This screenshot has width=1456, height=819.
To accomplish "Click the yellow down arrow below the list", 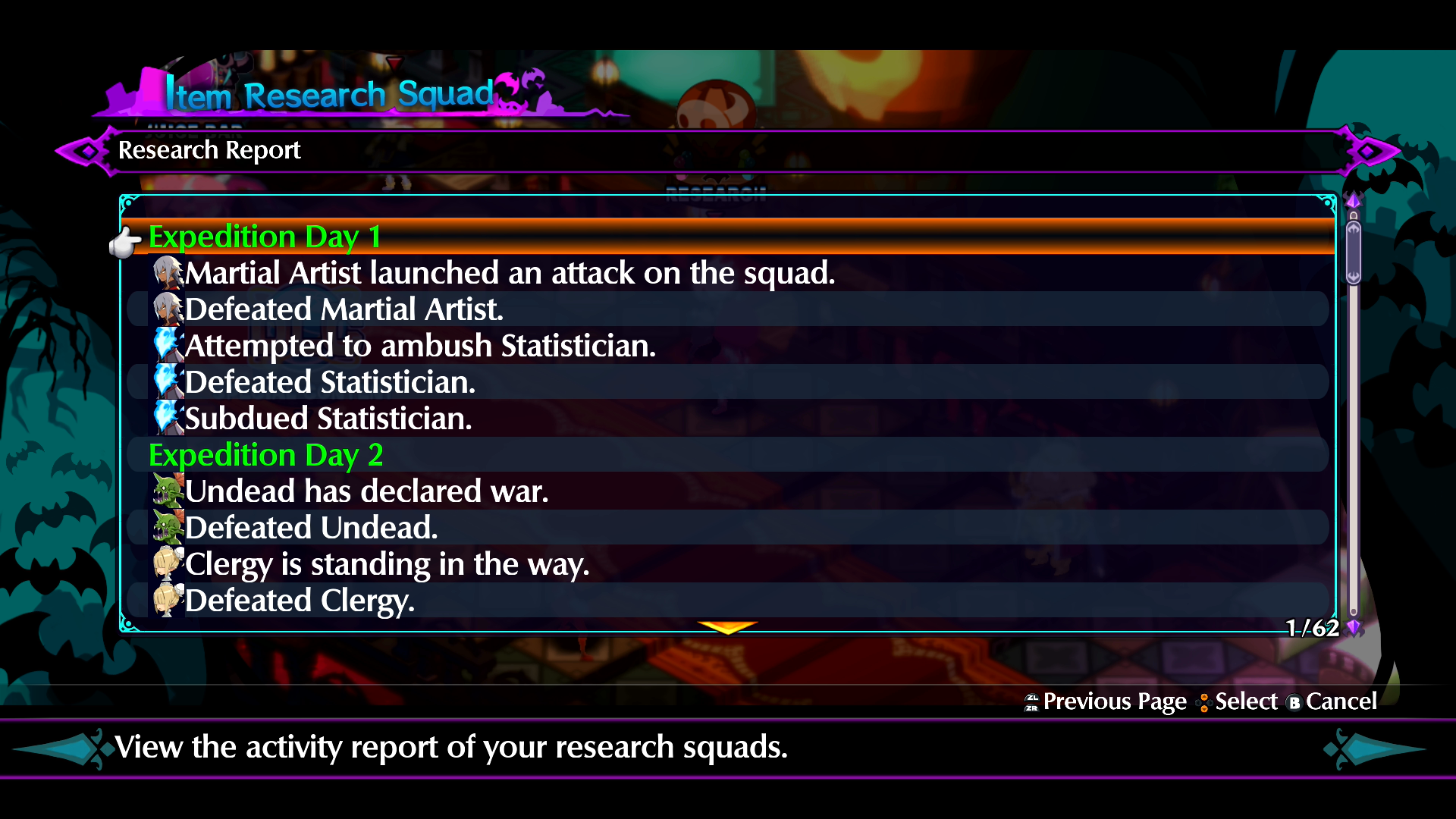I will [727, 627].
